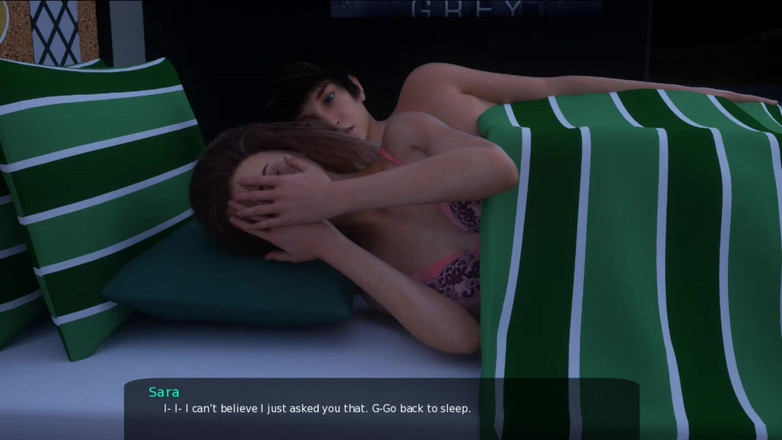
Task: Advance Sara's dialogue by clicking the text box
Action: click(x=381, y=408)
